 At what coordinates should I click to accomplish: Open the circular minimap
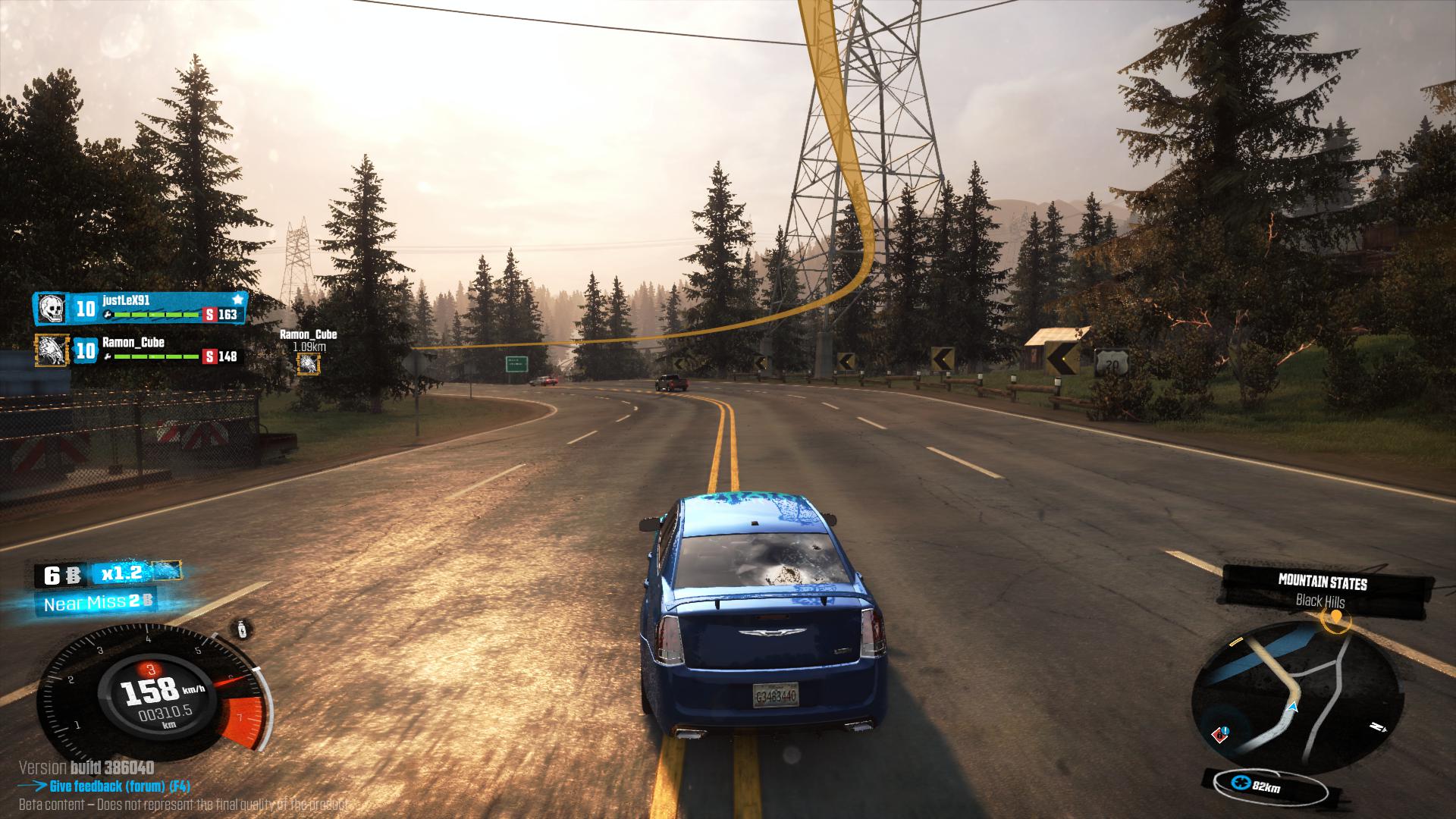(x=1294, y=696)
